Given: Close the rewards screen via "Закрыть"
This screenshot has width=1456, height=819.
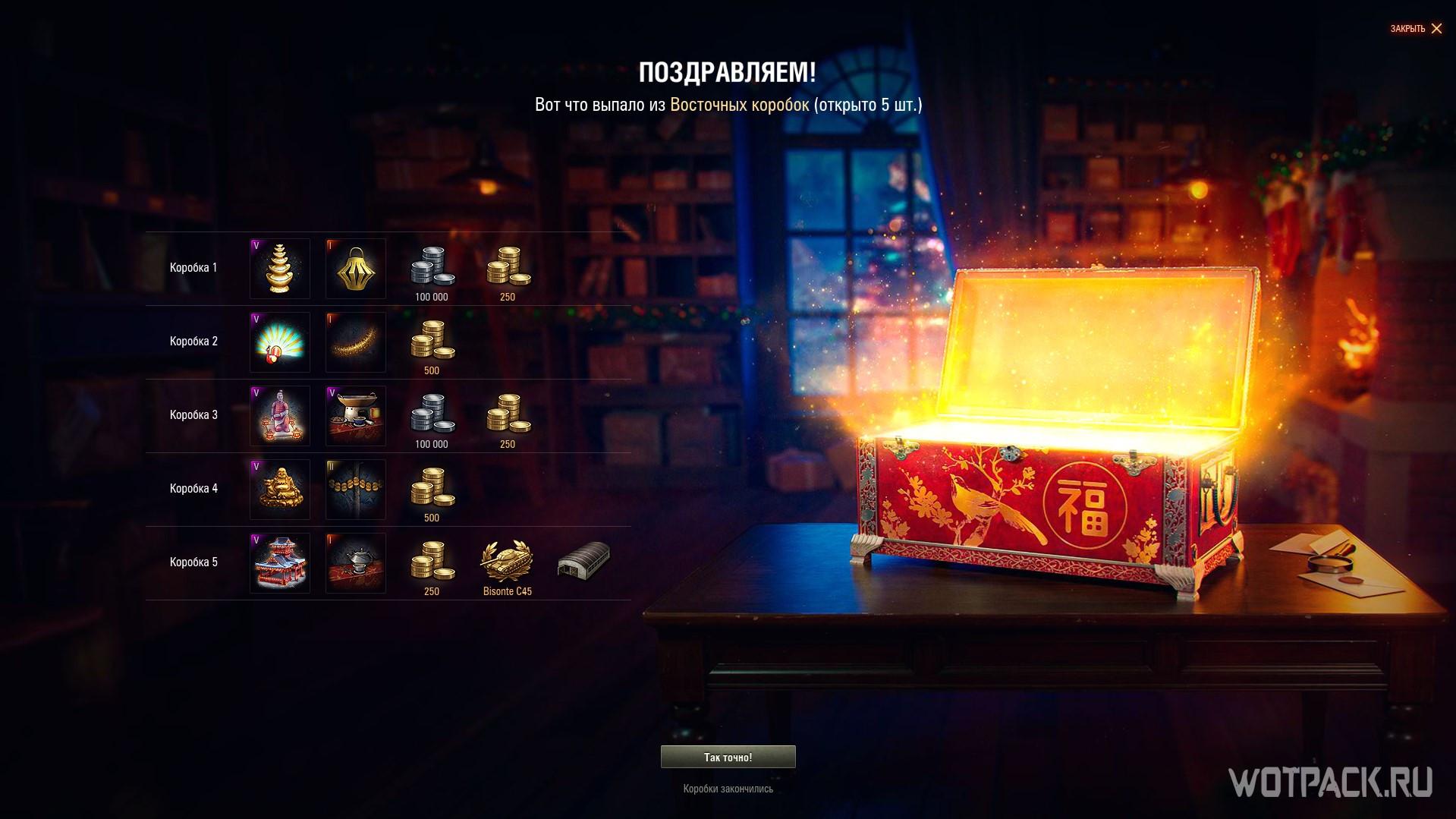Looking at the screenshot, I should click(x=1416, y=29).
